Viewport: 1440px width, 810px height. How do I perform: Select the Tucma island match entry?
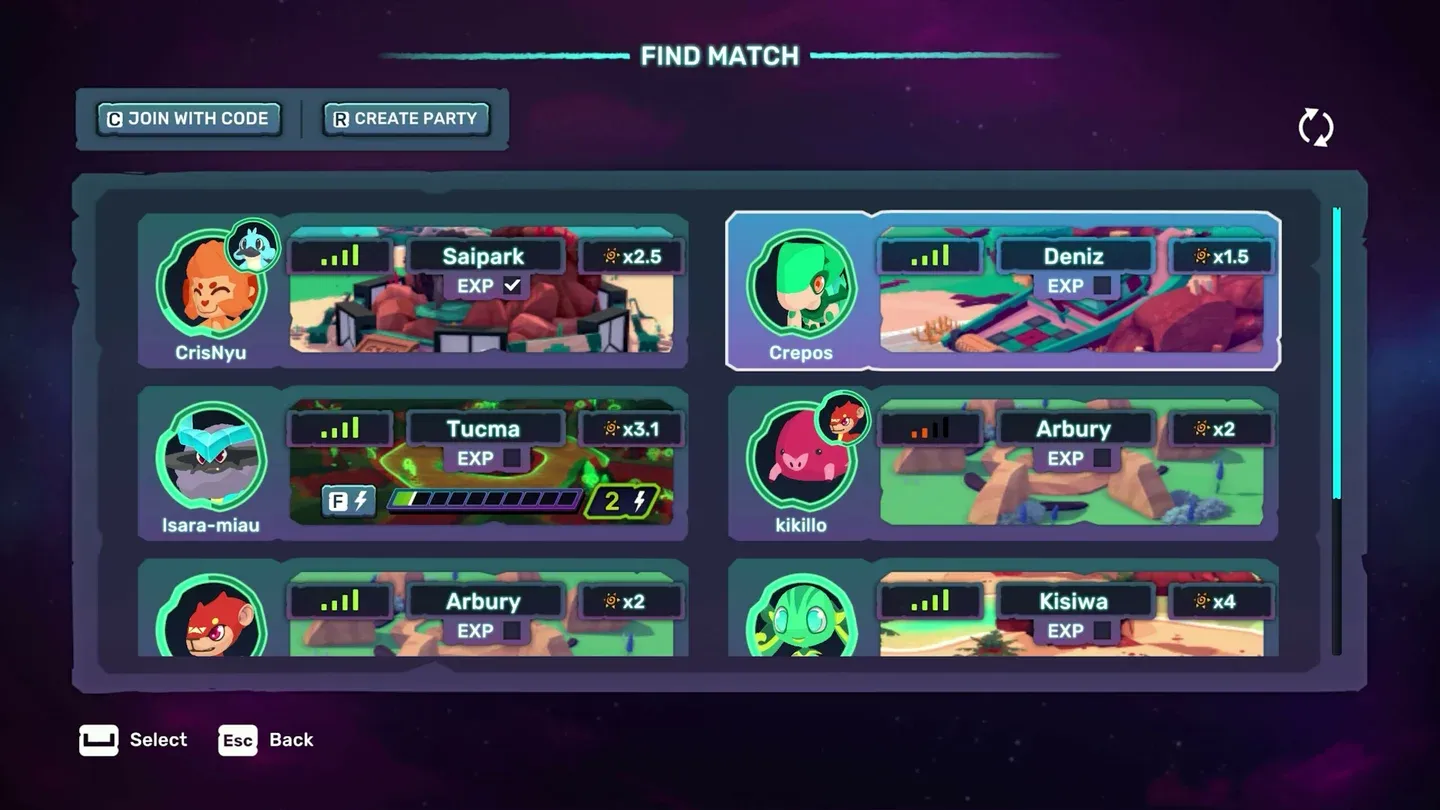pos(485,428)
